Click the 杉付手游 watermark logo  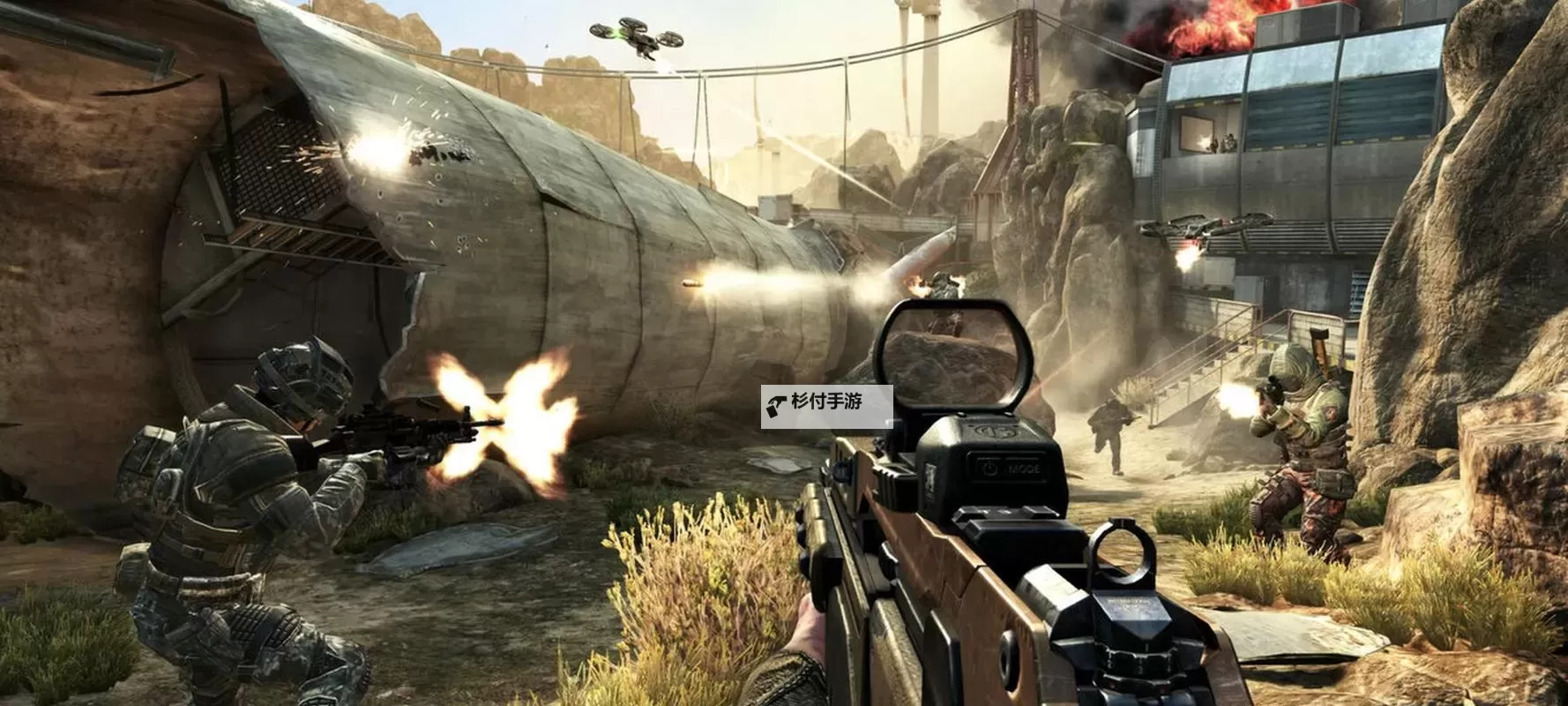coord(825,406)
